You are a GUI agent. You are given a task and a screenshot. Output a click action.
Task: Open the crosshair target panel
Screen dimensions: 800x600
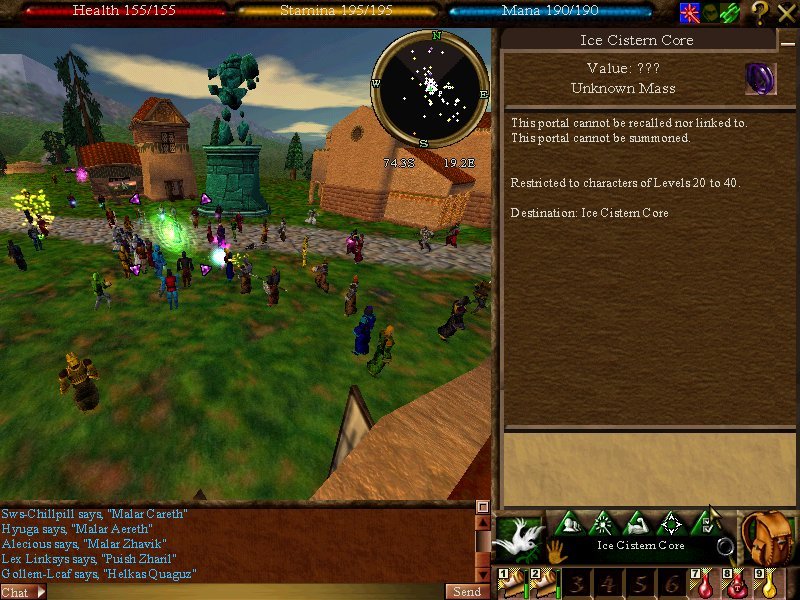pyautogui.click(x=671, y=523)
